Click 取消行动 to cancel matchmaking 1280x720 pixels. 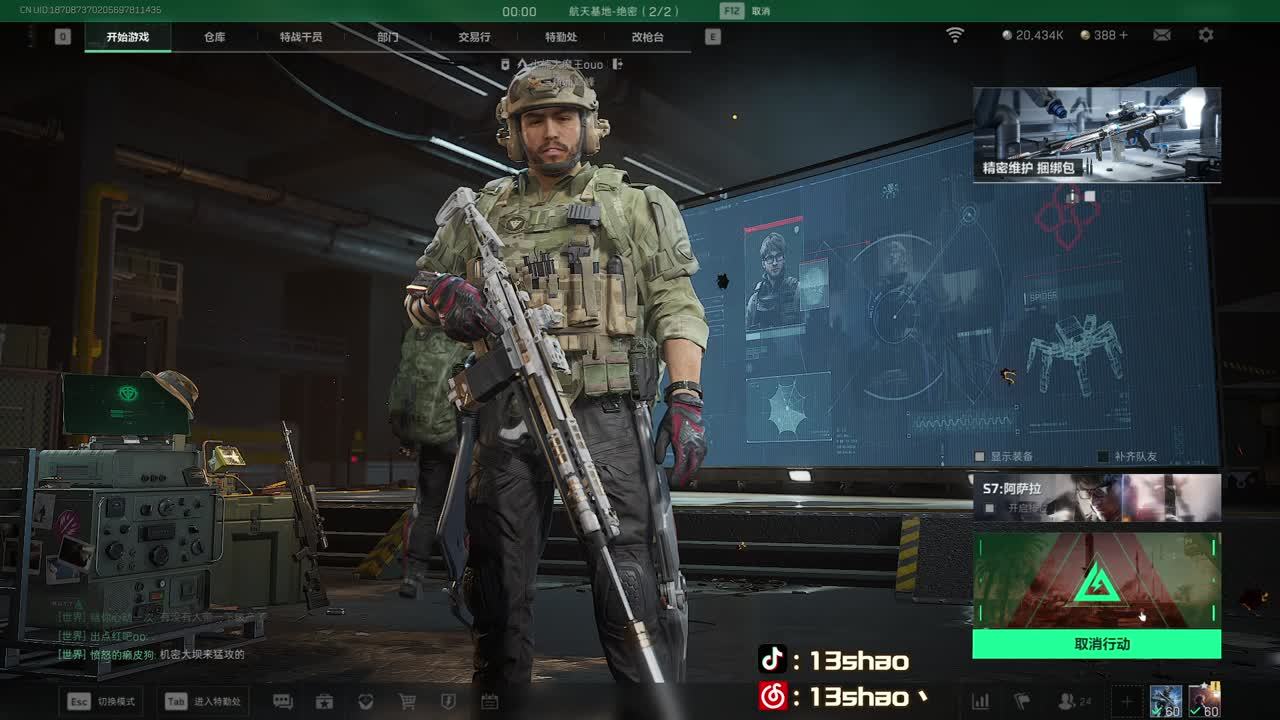click(1096, 644)
